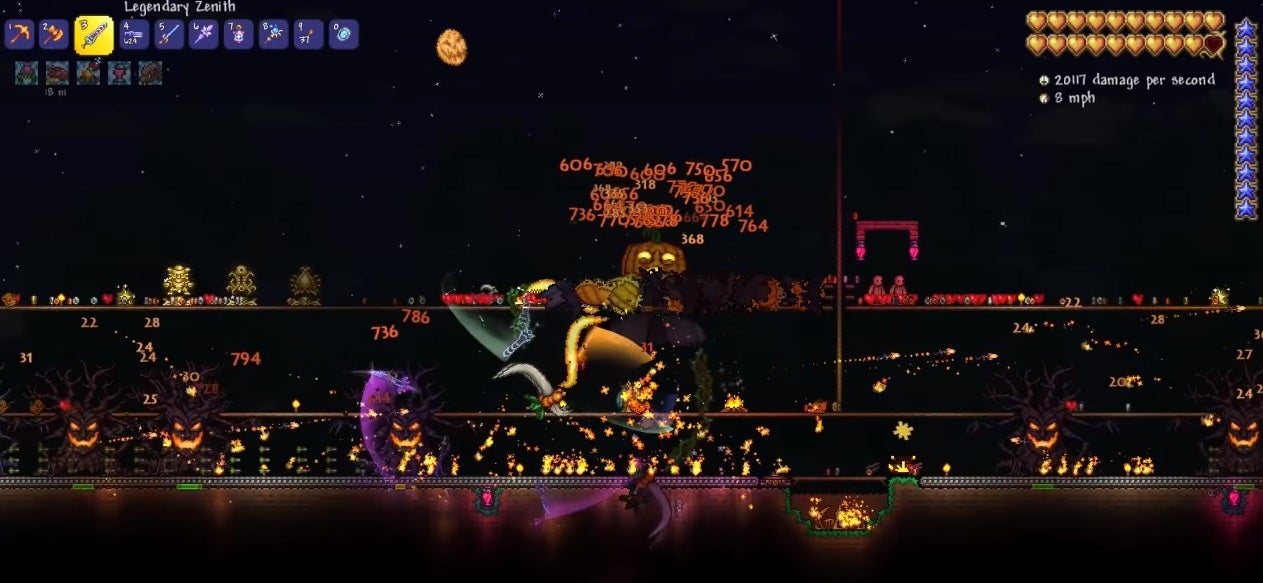
Task: Select the pickaxe in hotbar slot 1
Action: (20, 35)
